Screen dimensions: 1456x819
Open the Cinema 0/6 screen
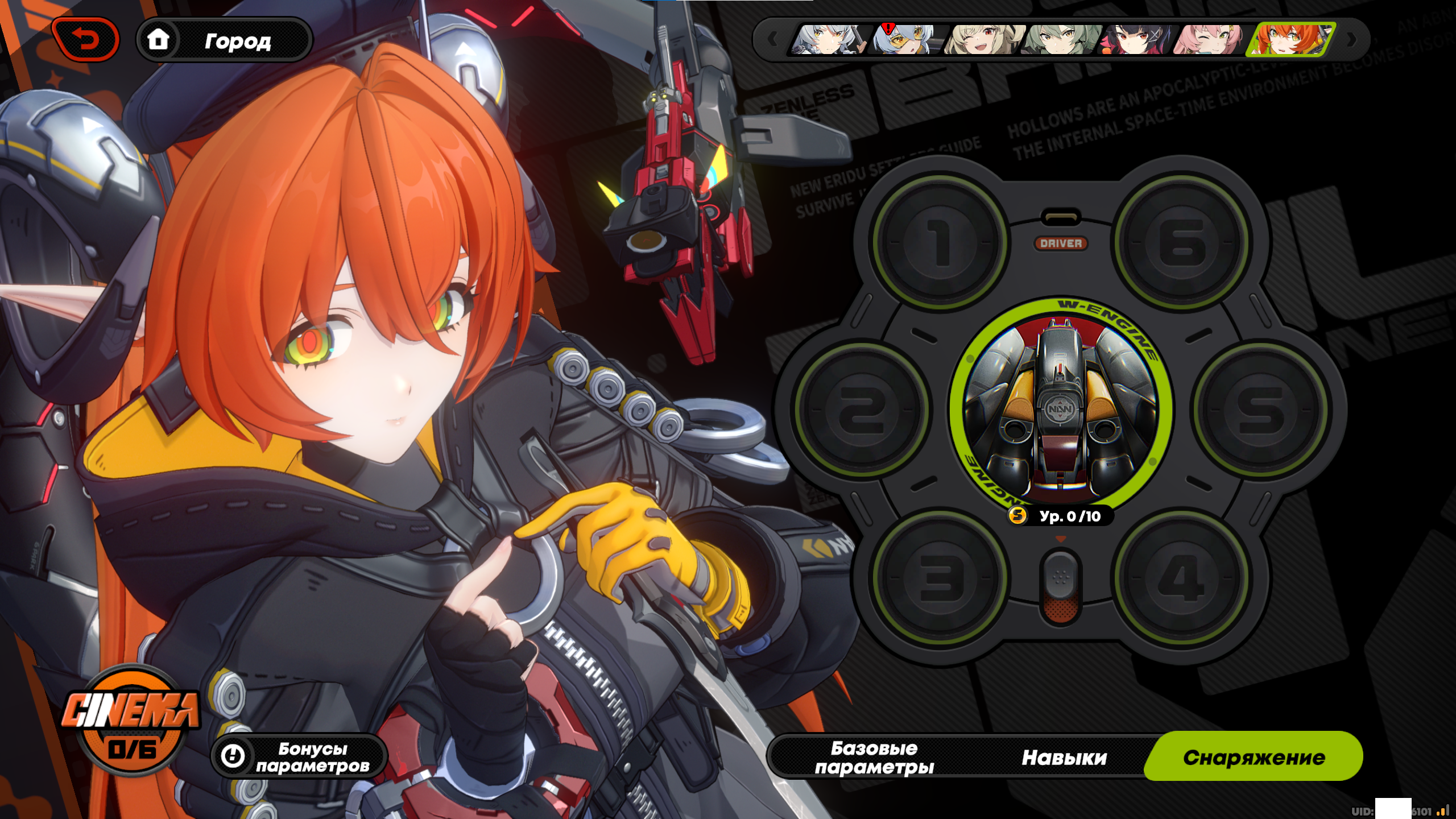tap(131, 722)
